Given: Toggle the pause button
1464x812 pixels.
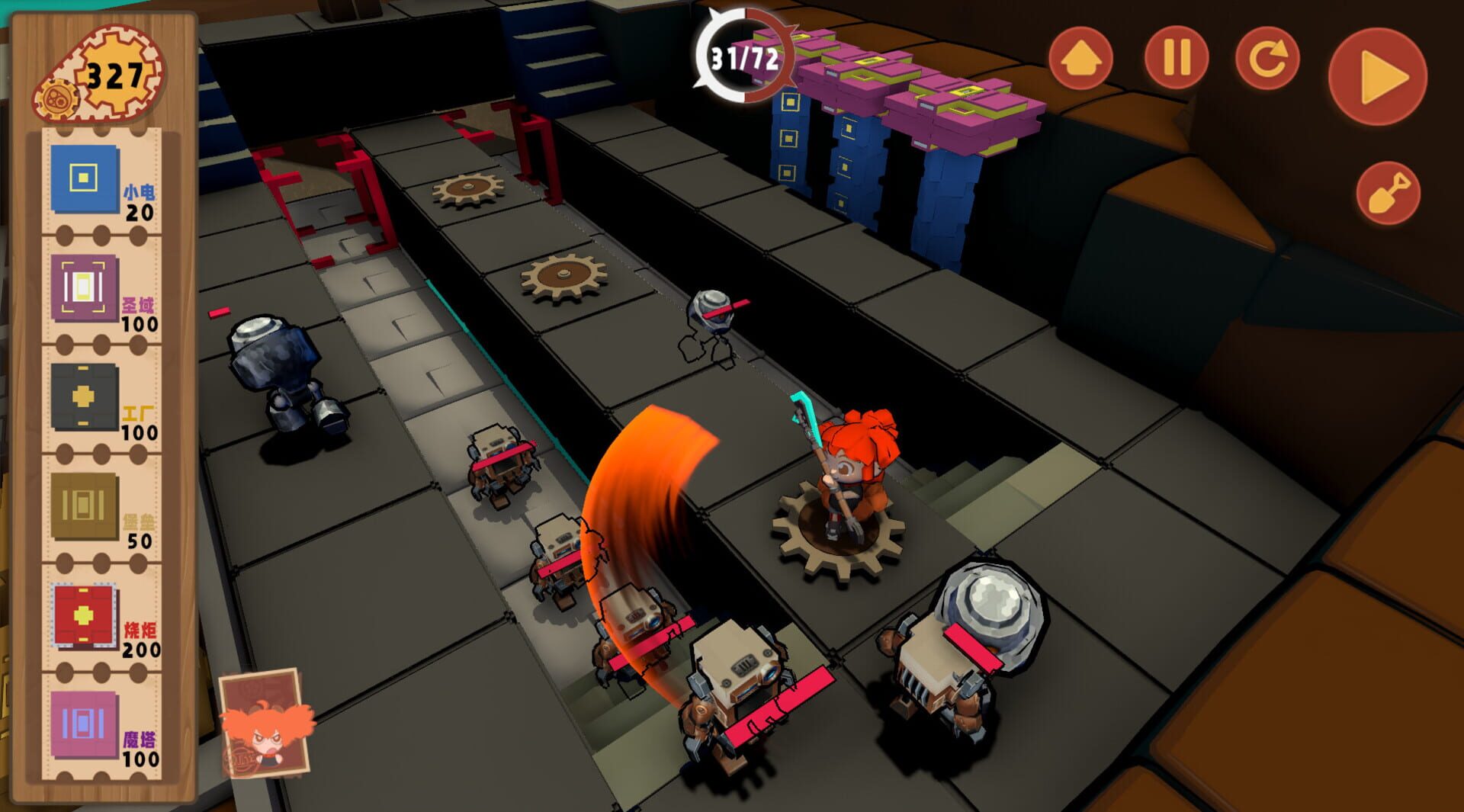Looking at the screenshot, I should (x=1177, y=58).
